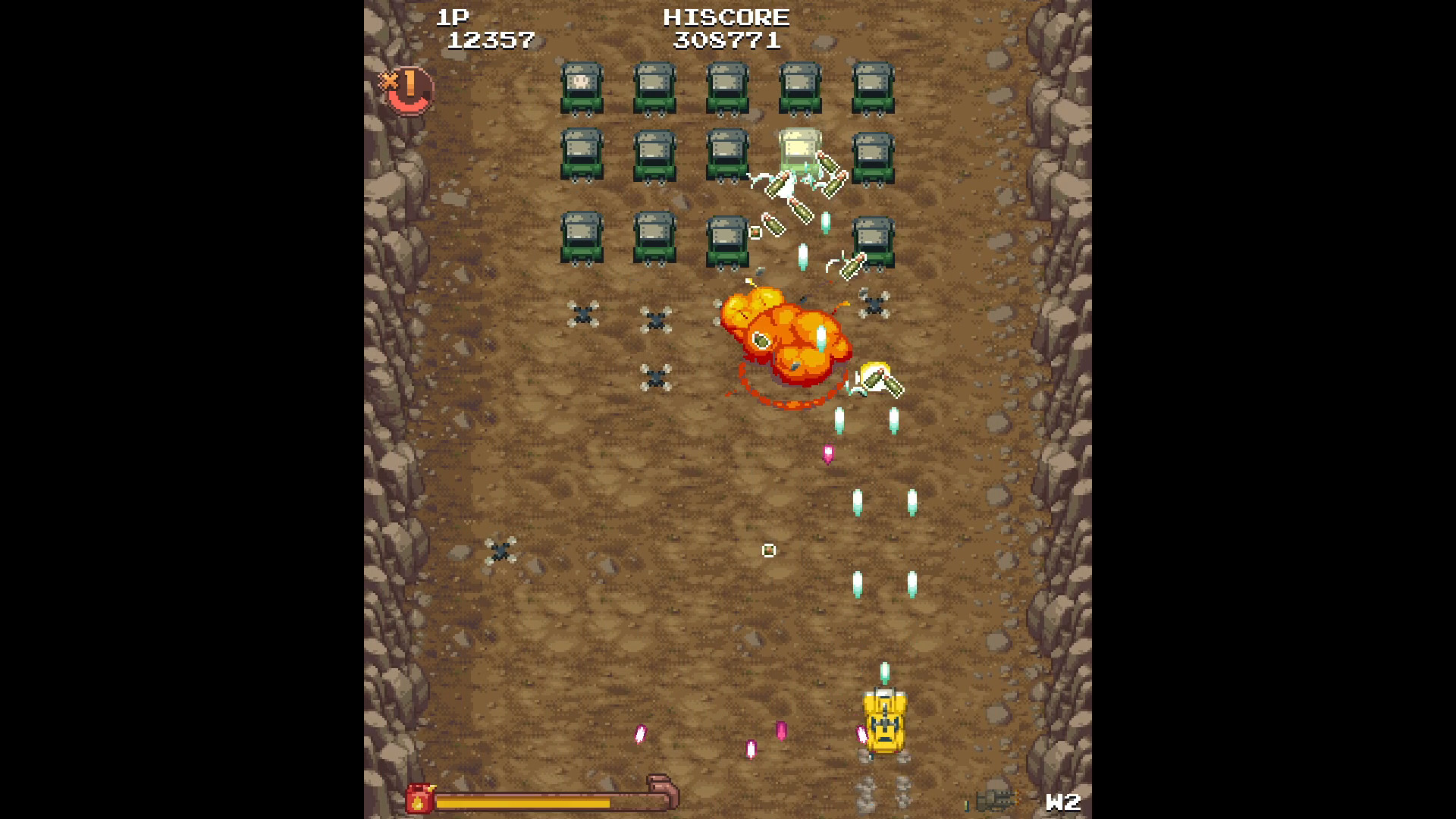Image resolution: width=1456 pixels, height=819 pixels.
Task: Click the HISCORE value 308771
Action: pyautogui.click(x=725, y=42)
